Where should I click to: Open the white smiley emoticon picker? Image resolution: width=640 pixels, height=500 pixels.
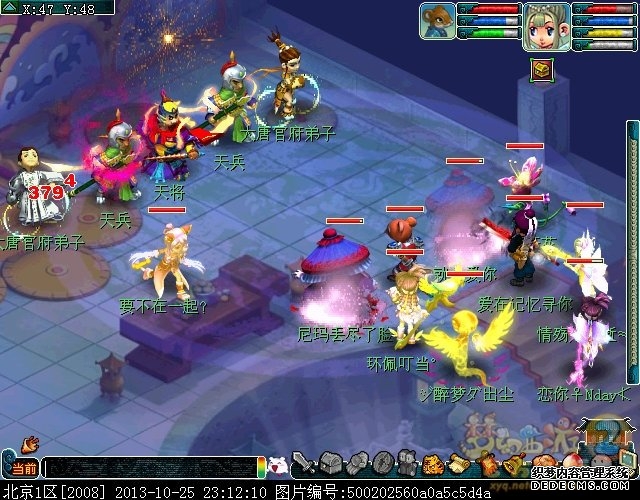pyautogui.click(x=279, y=465)
